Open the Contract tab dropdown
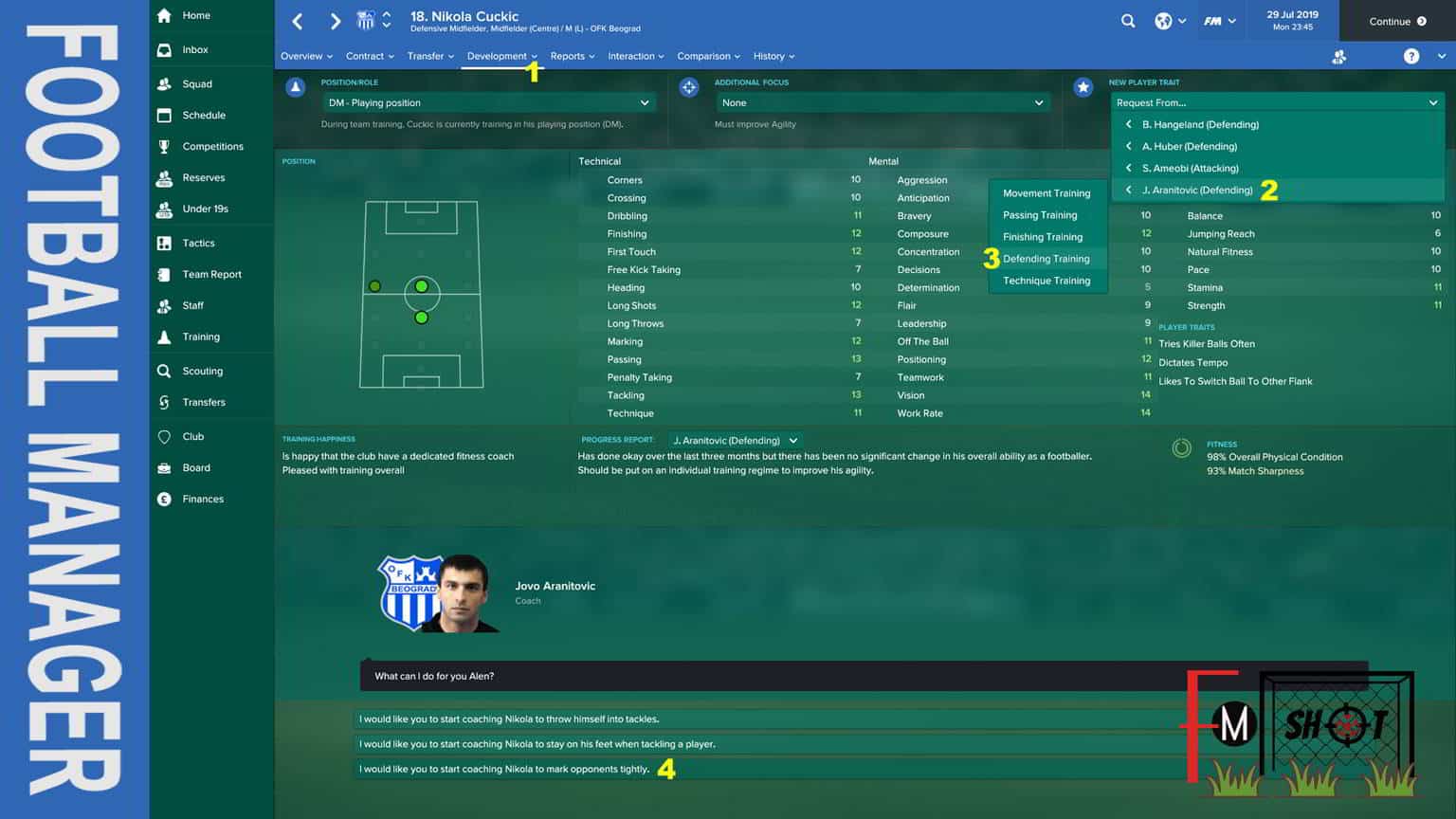This screenshot has height=819, width=1456. pos(370,56)
